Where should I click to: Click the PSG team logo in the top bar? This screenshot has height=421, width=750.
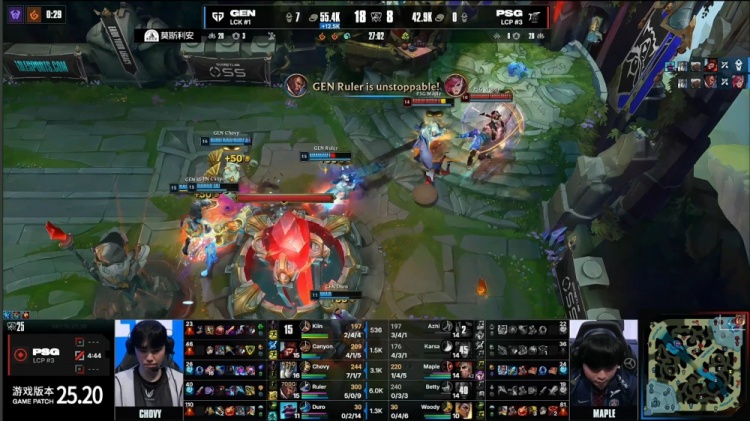click(x=535, y=16)
